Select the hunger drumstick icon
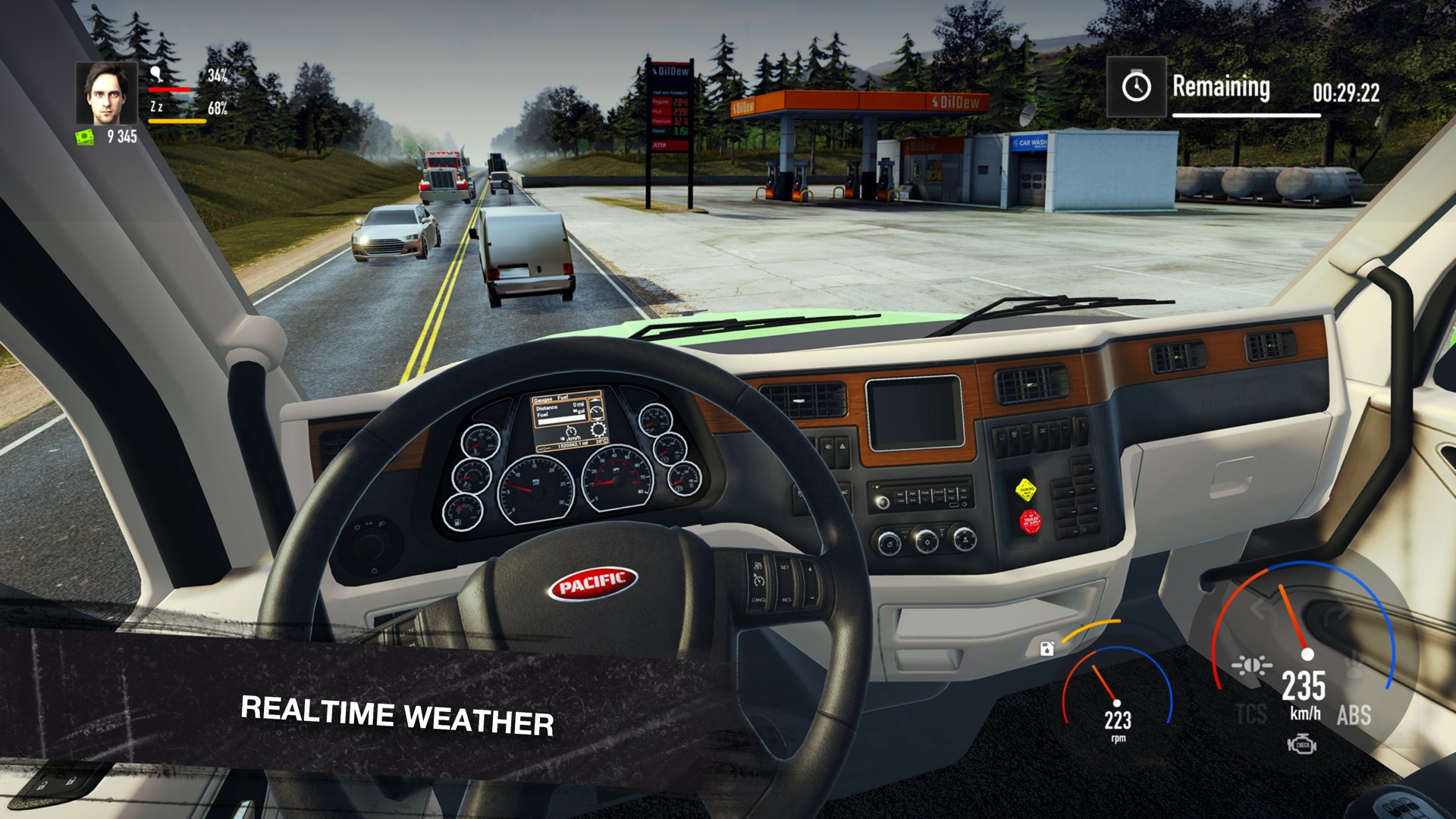The image size is (1456, 819). 156,74
